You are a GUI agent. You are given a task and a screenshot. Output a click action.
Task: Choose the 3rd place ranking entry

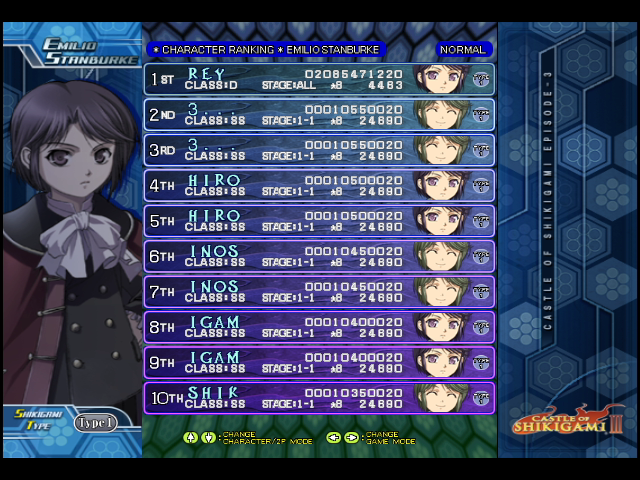[320, 150]
